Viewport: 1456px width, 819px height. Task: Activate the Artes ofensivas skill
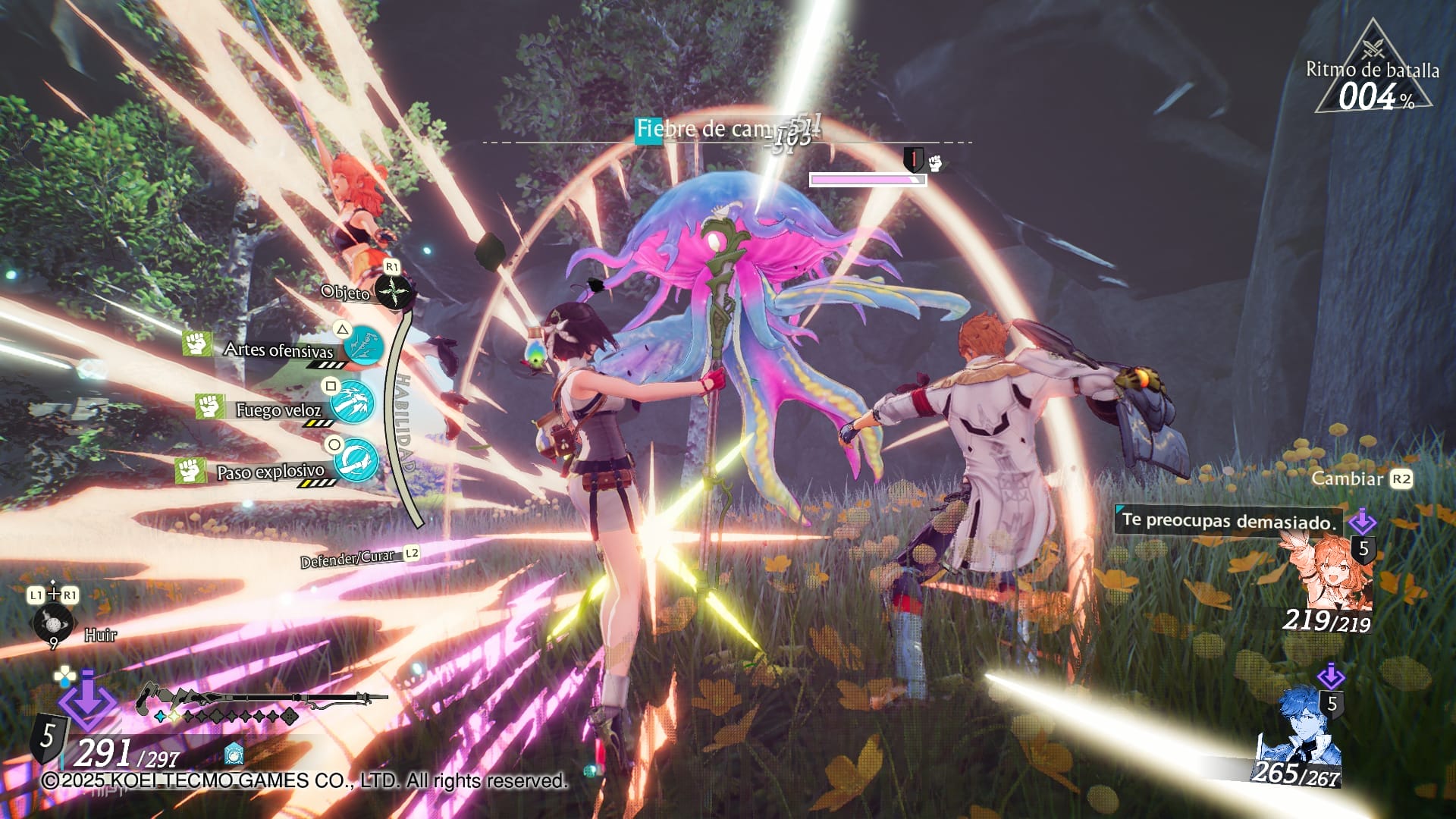pyautogui.click(x=363, y=347)
